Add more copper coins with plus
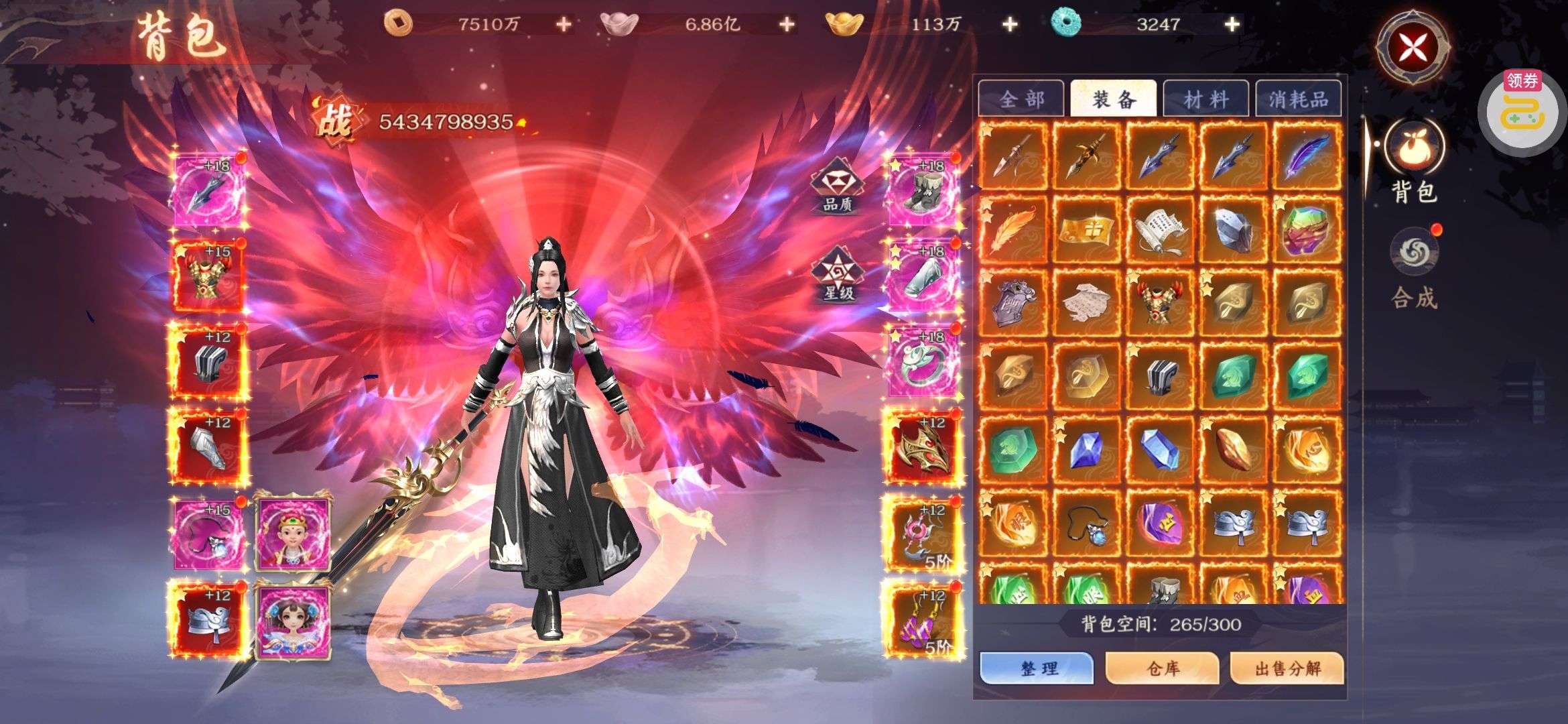 click(x=564, y=25)
